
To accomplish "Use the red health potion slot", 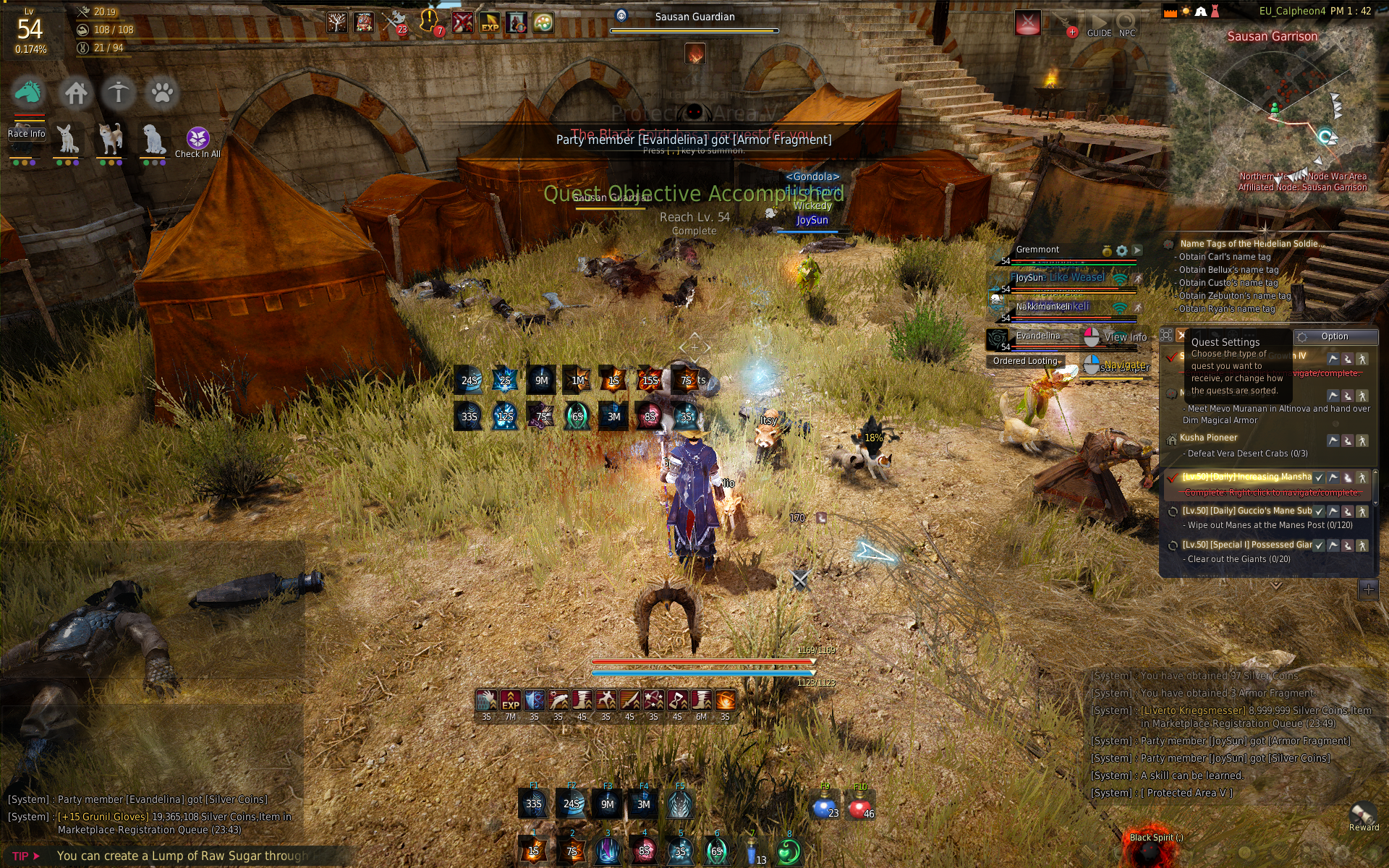I will coord(859,807).
